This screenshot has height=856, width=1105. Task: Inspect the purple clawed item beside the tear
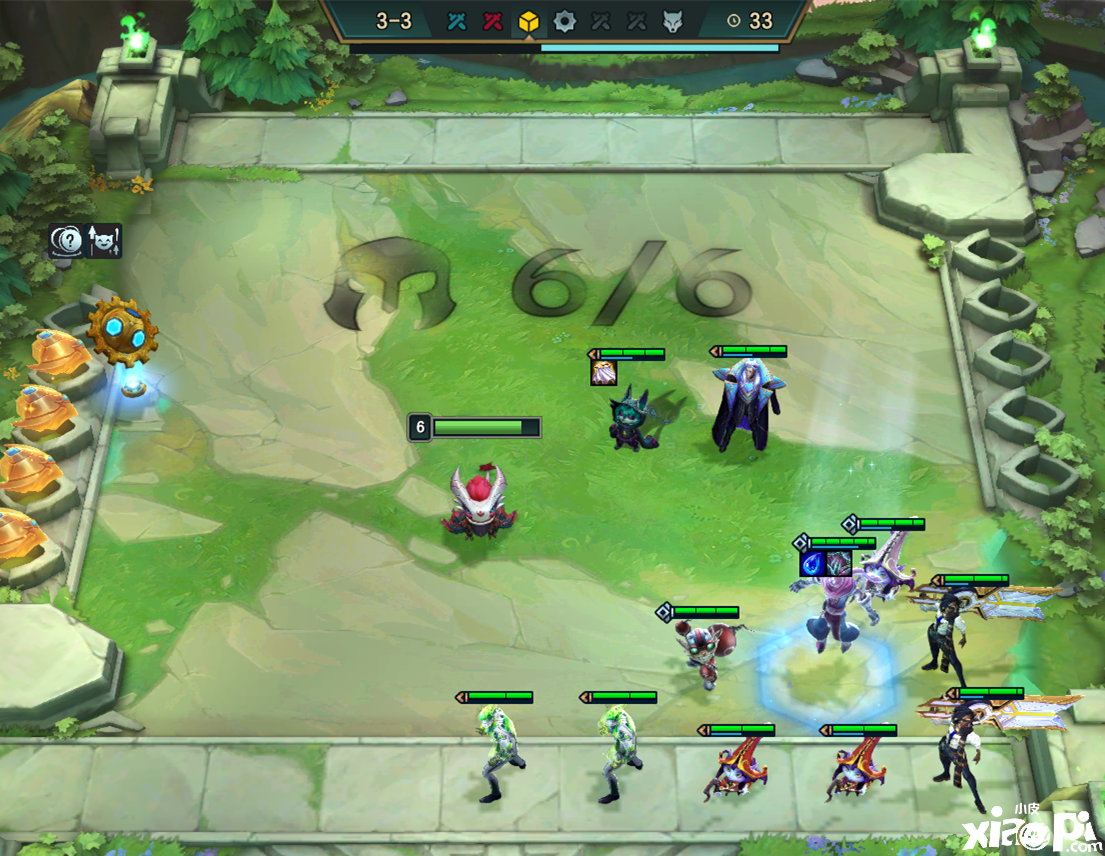(839, 562)
